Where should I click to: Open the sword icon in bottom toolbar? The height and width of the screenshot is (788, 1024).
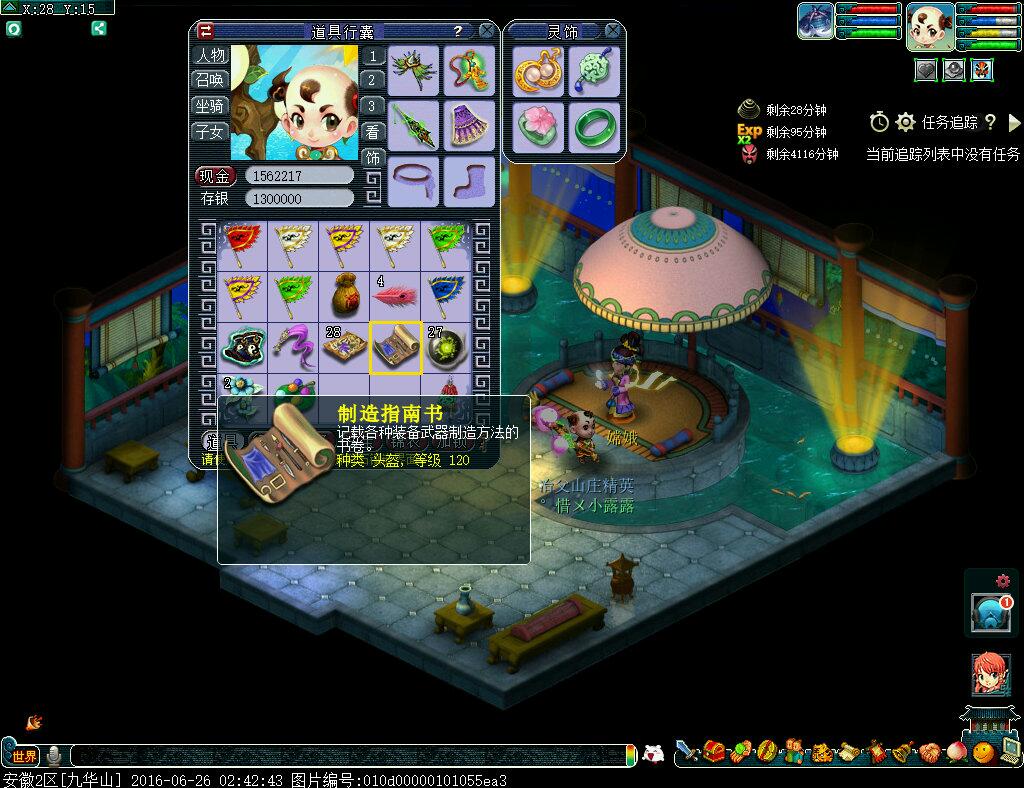click(687, 751)
